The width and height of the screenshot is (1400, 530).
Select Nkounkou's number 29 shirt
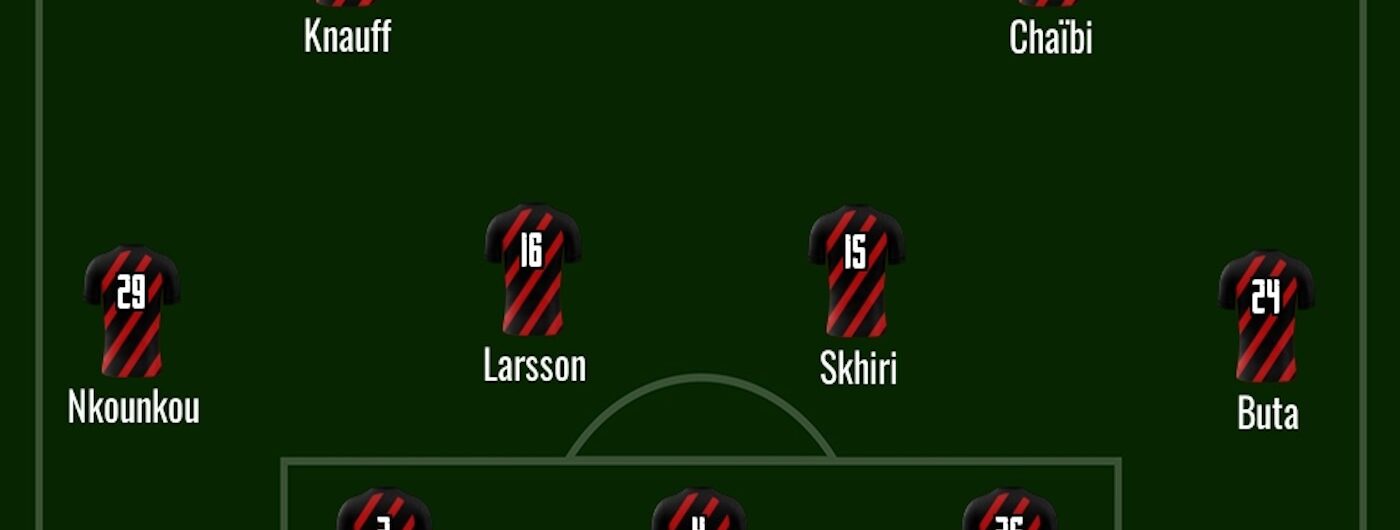click(132, 311)
